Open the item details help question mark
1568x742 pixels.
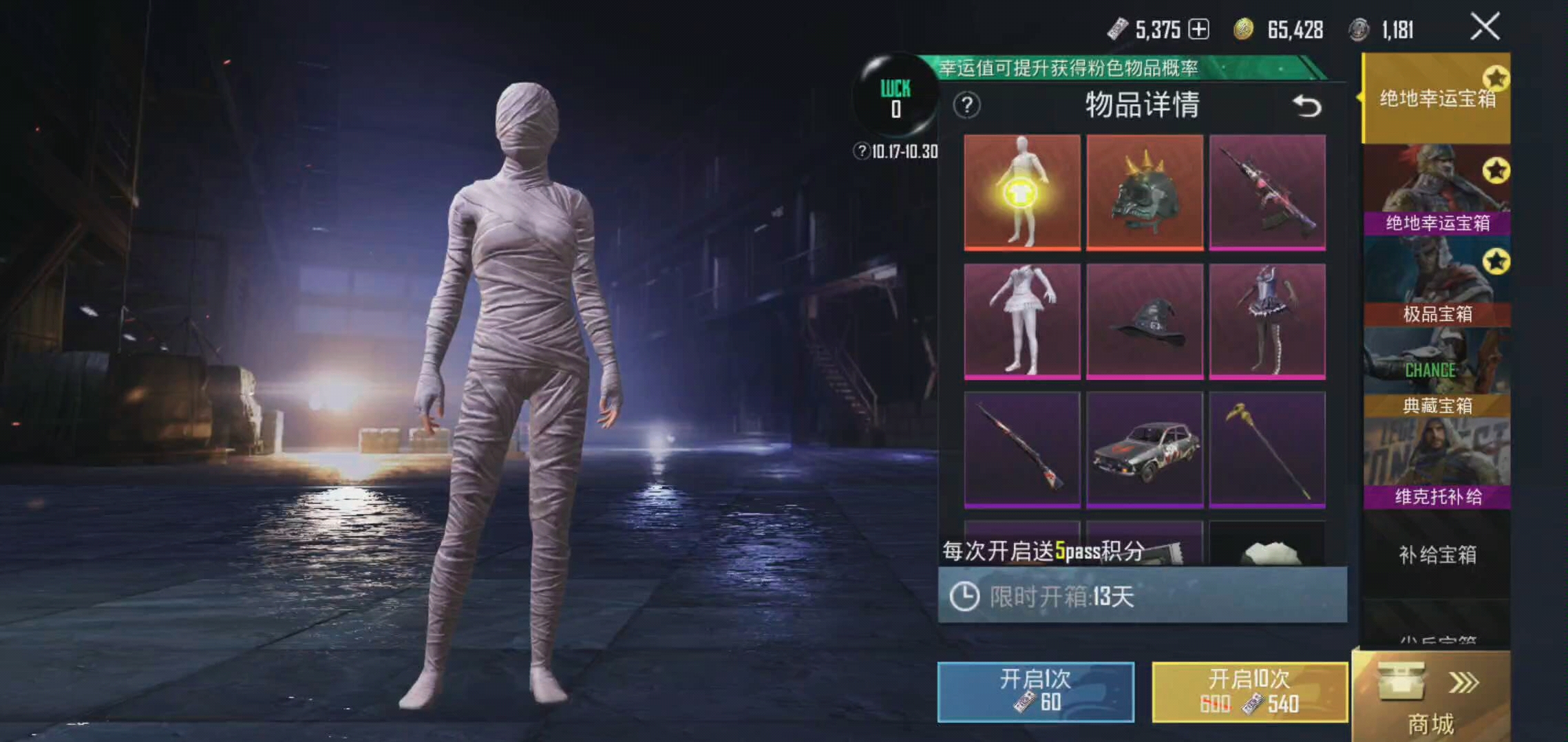click(966, 105)
